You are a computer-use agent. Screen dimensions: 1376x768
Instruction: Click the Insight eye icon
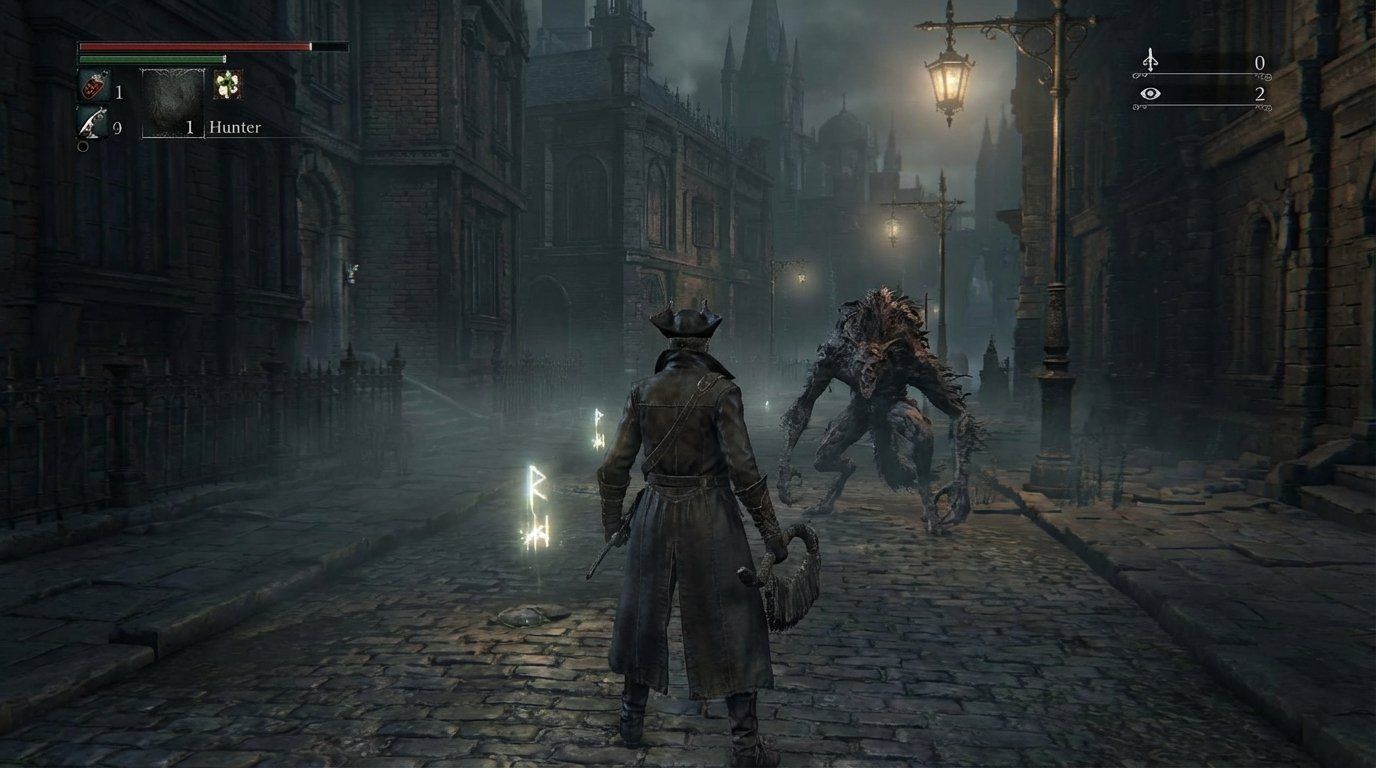[1152, 95]
